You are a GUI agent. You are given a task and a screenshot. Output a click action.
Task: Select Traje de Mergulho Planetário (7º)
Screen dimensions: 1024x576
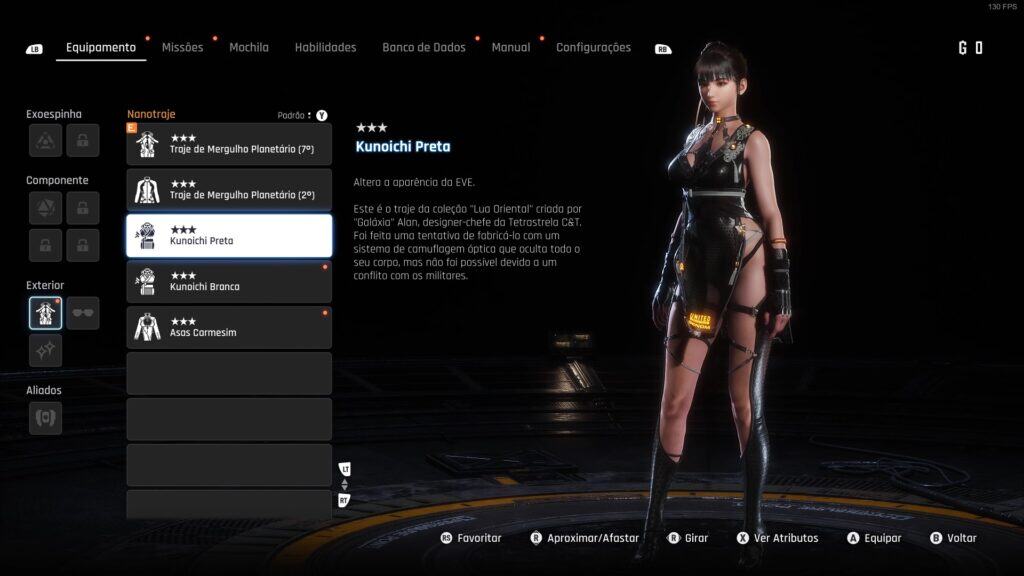click(x=229, y=144)
